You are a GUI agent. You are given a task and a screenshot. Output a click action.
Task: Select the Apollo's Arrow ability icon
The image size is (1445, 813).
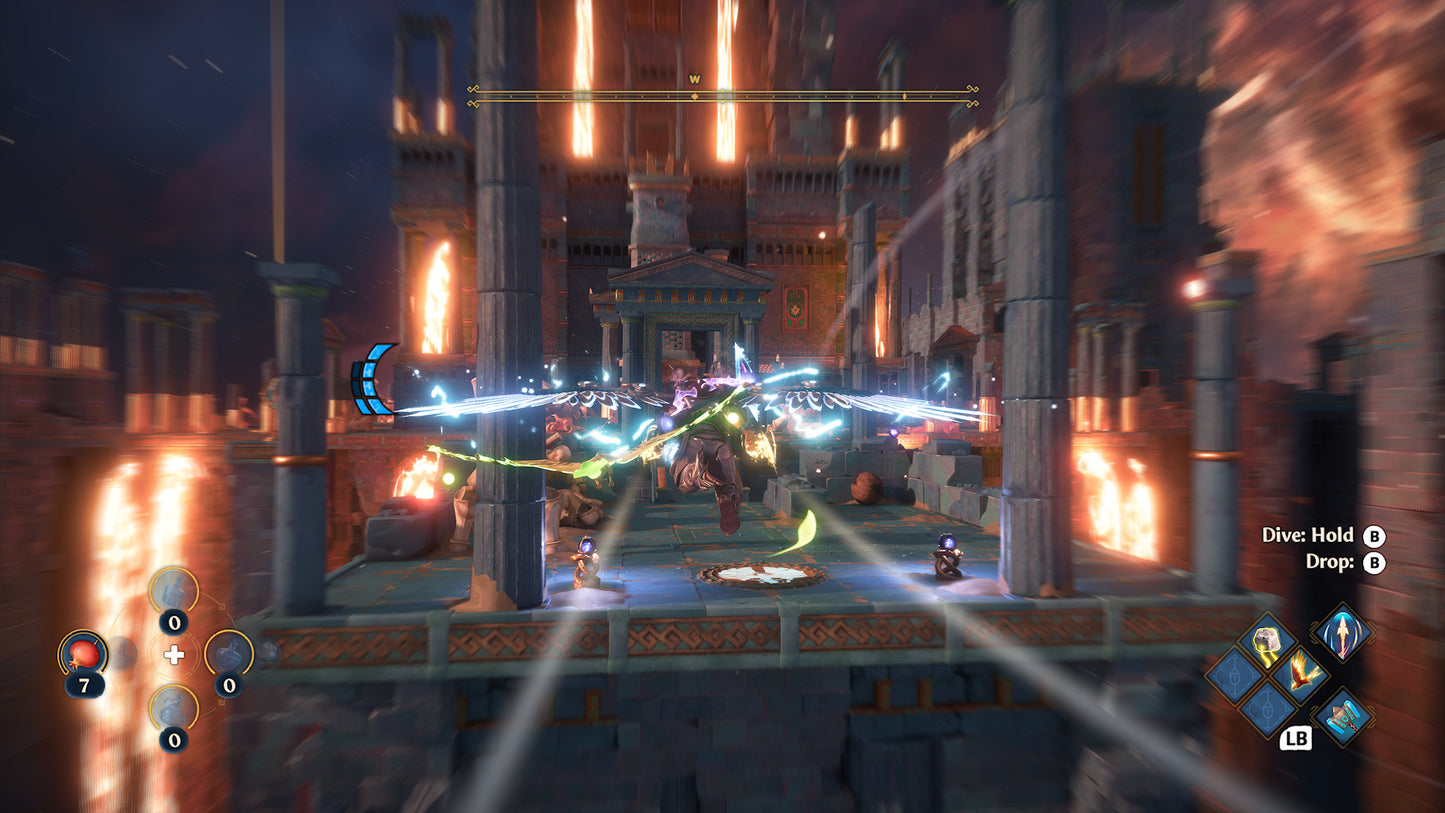(1342, 633)
